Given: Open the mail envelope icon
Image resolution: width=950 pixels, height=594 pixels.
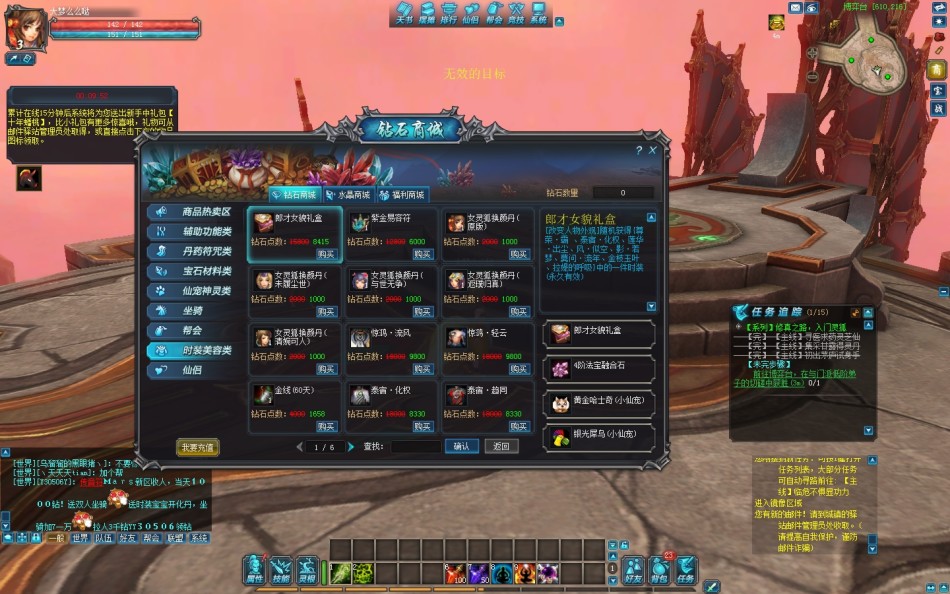Looking at the screenshot, I should [x=796, y=7].
